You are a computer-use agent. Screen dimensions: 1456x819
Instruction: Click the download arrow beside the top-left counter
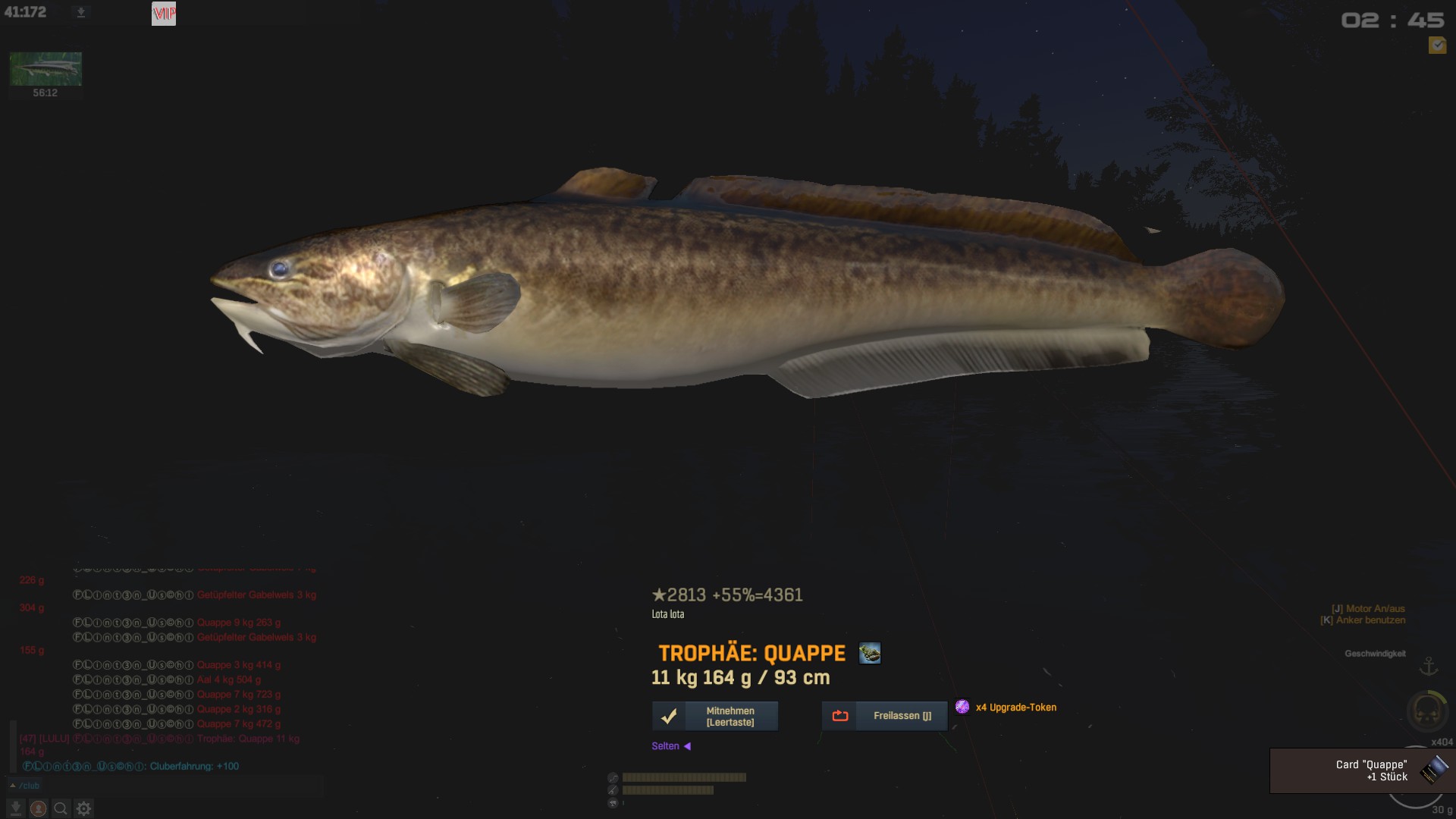point(81,13)
